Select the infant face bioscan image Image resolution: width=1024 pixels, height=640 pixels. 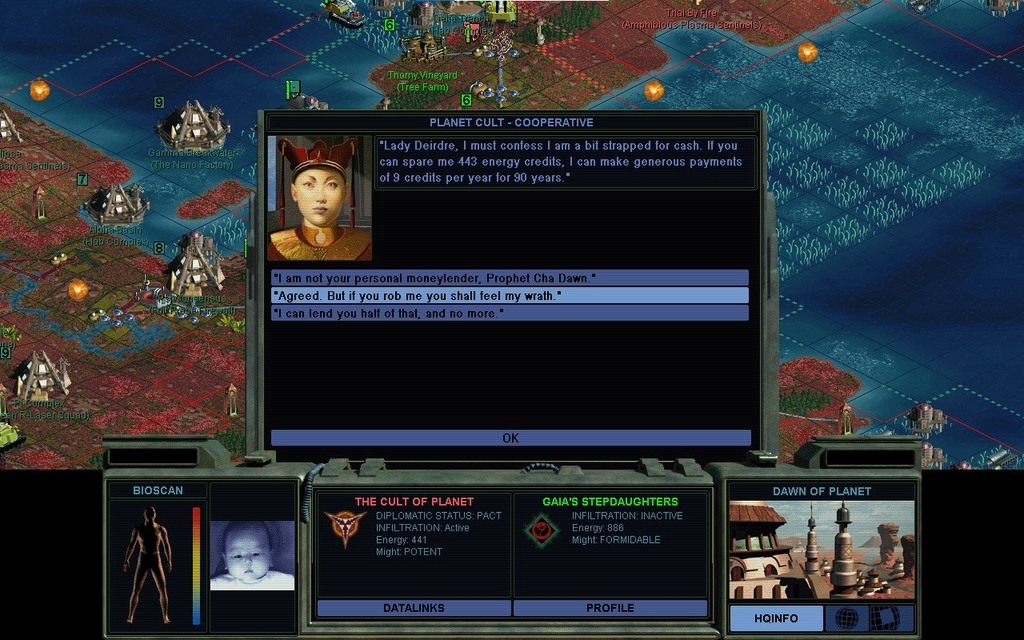pyautogui.click(x=252, y=555)
